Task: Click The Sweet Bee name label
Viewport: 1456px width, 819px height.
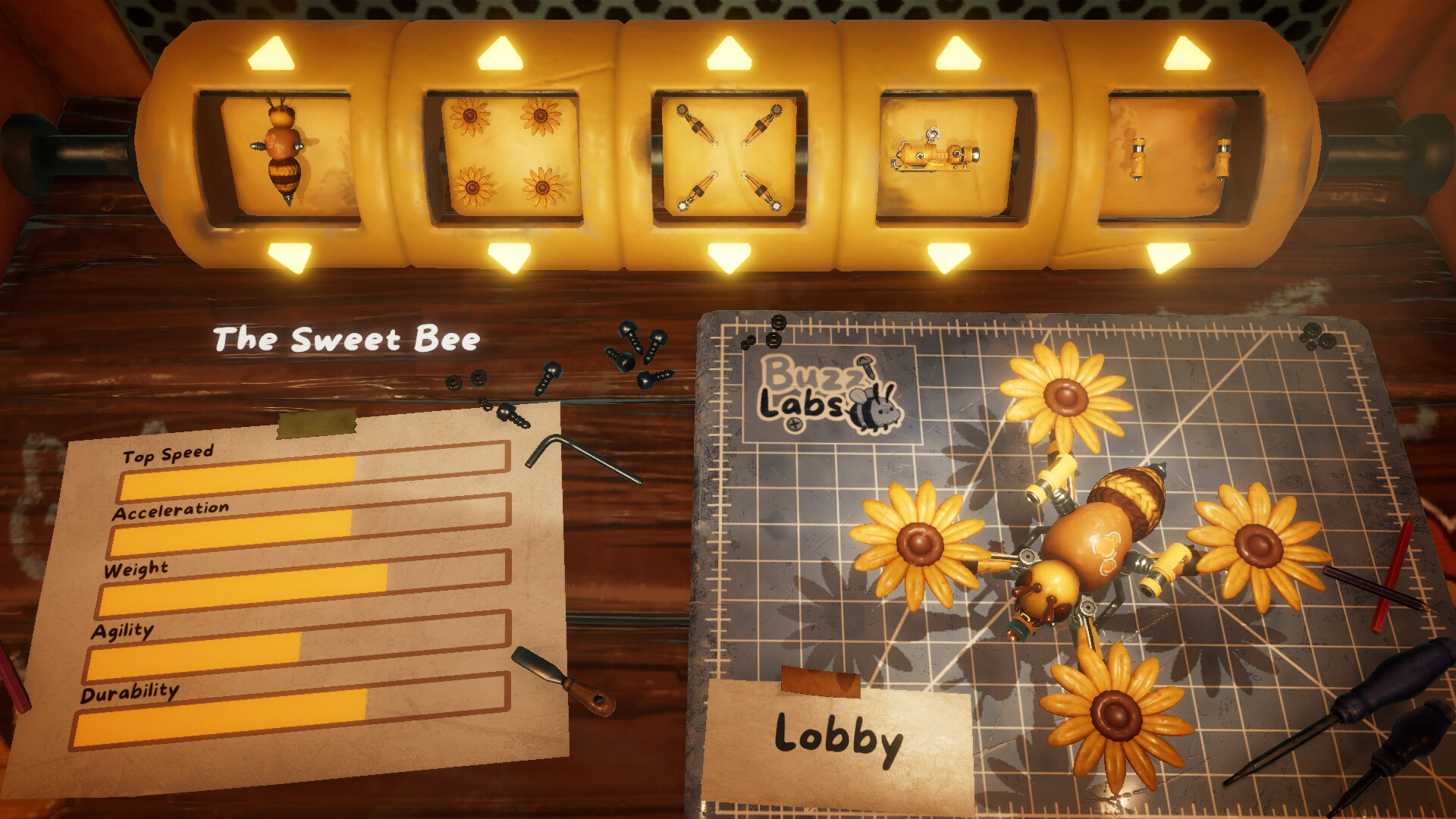Action: tap(346, 339)
